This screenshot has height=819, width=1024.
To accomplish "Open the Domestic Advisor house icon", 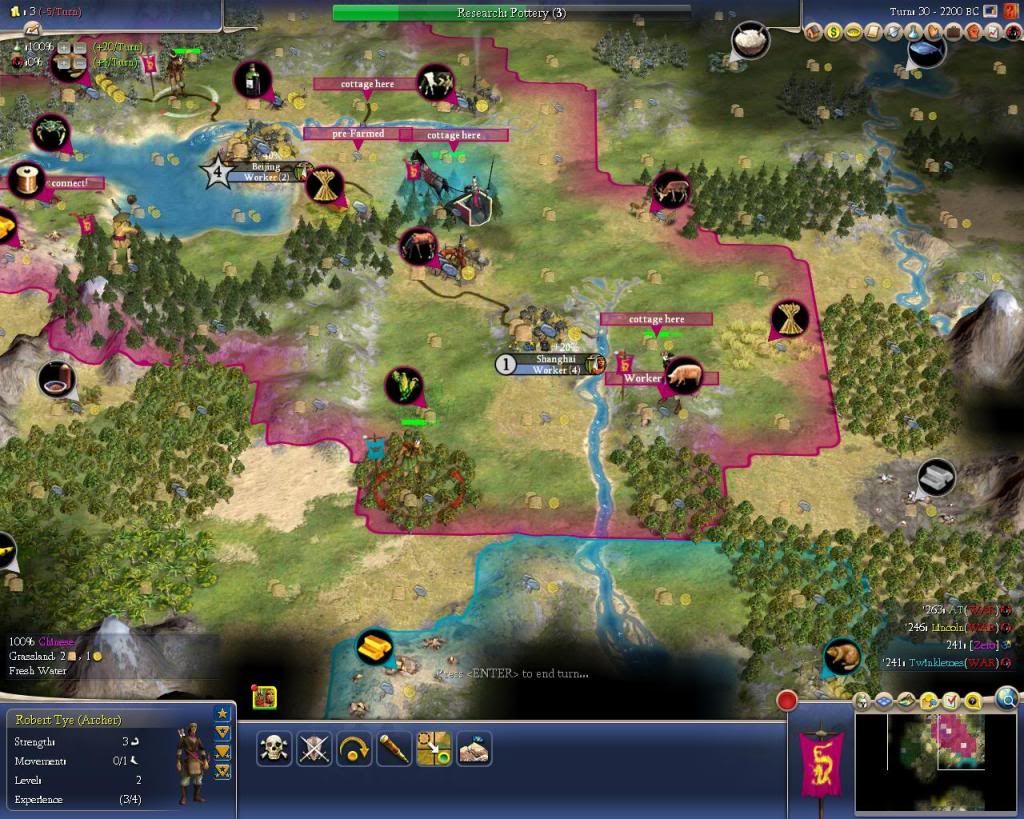I will [814, 32].
